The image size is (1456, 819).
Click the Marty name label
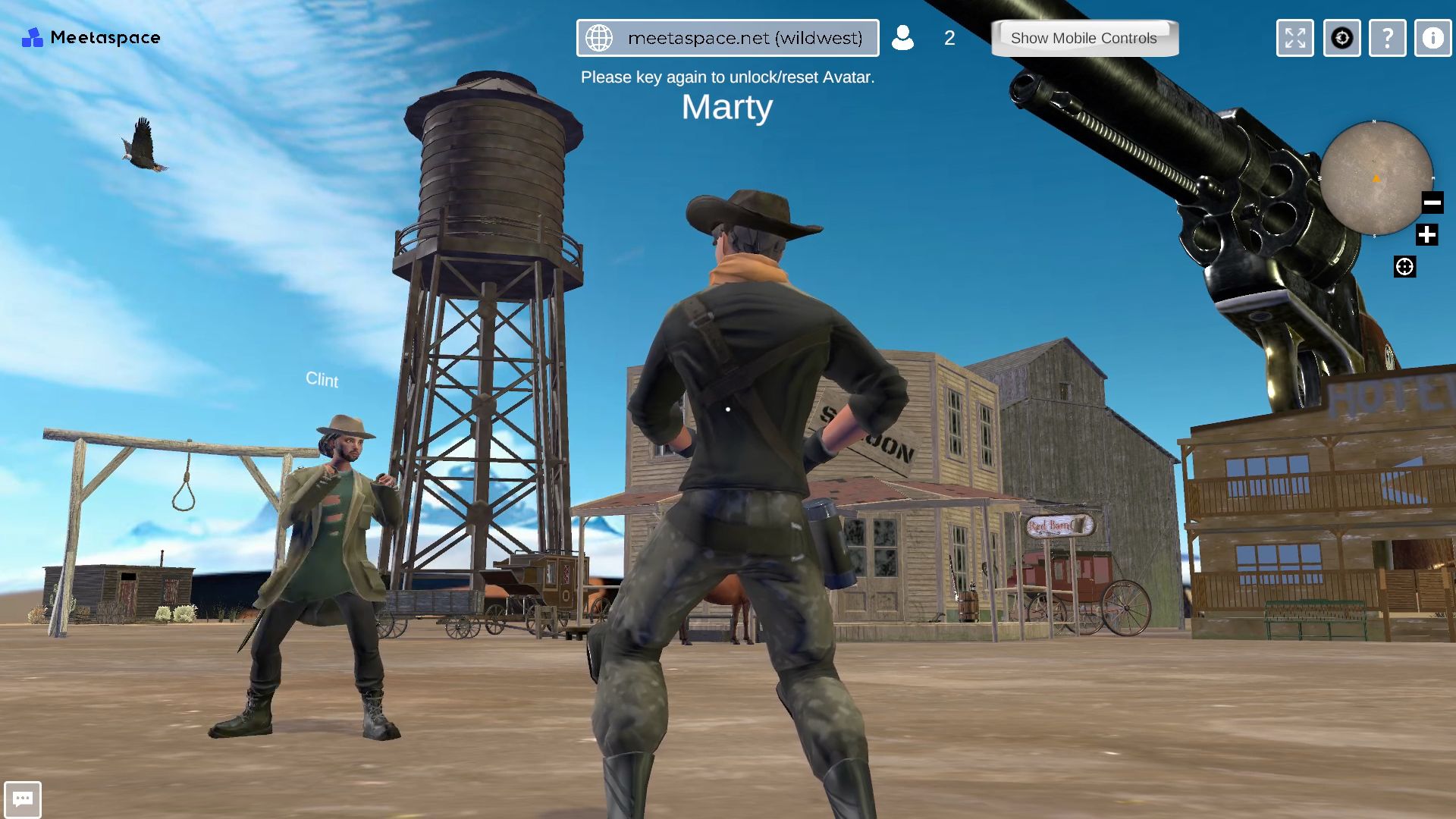[726, 108]
